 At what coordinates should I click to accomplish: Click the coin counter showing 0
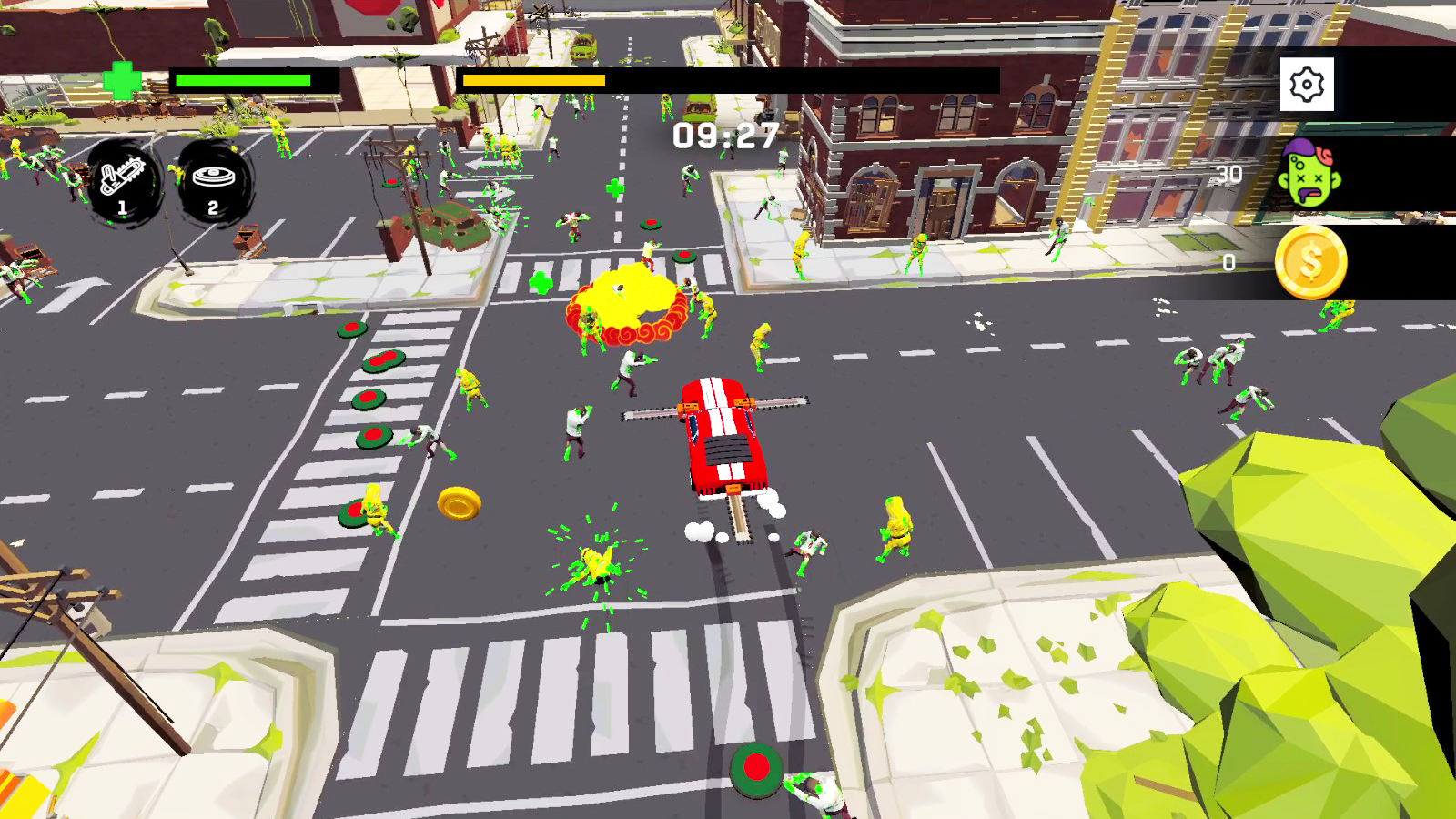1228,262
